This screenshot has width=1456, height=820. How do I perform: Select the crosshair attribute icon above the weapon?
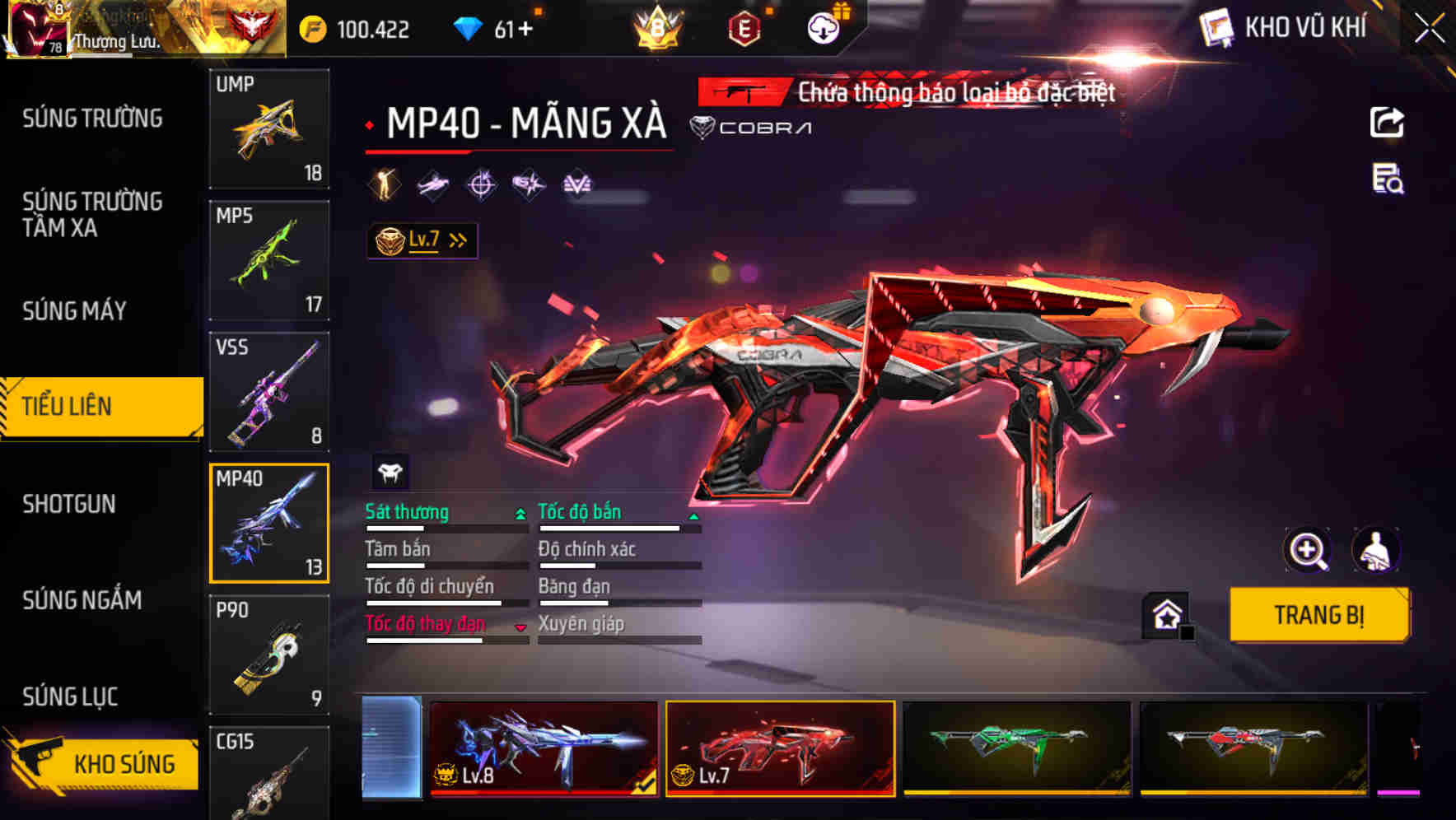coord(483,184)
